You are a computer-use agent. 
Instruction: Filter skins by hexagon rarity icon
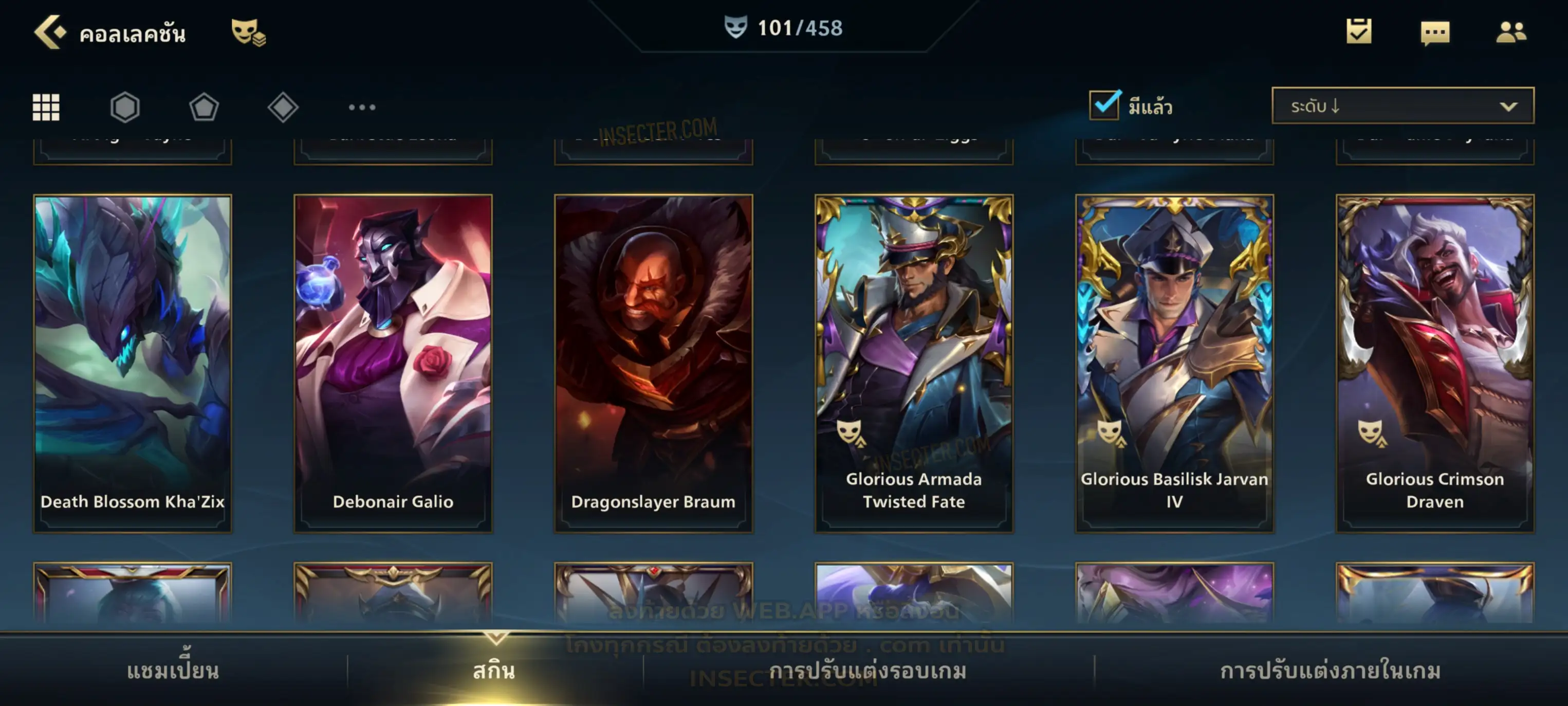[x=125, y=107]
